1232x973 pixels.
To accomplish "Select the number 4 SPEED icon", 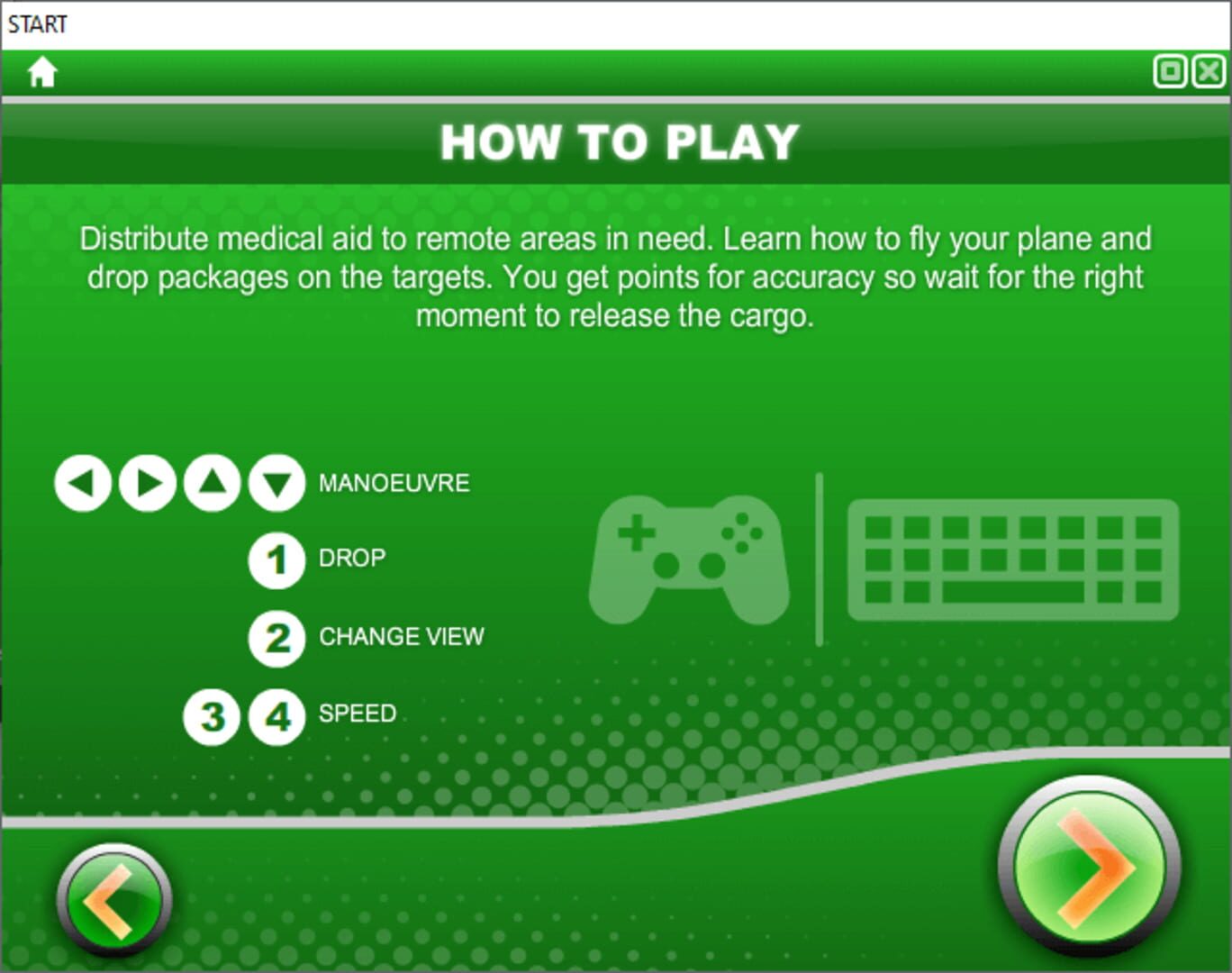I will 276,714.
